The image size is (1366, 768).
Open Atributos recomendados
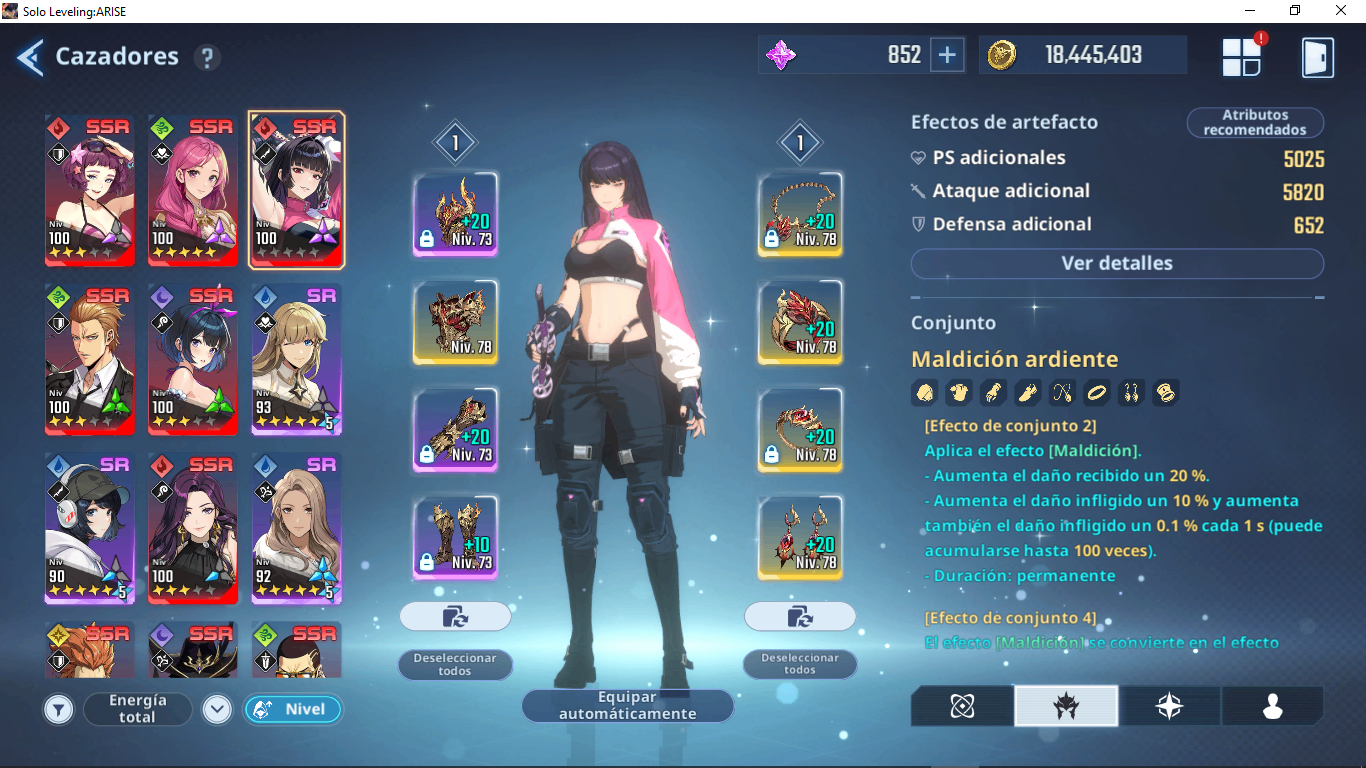(1255, 123)
